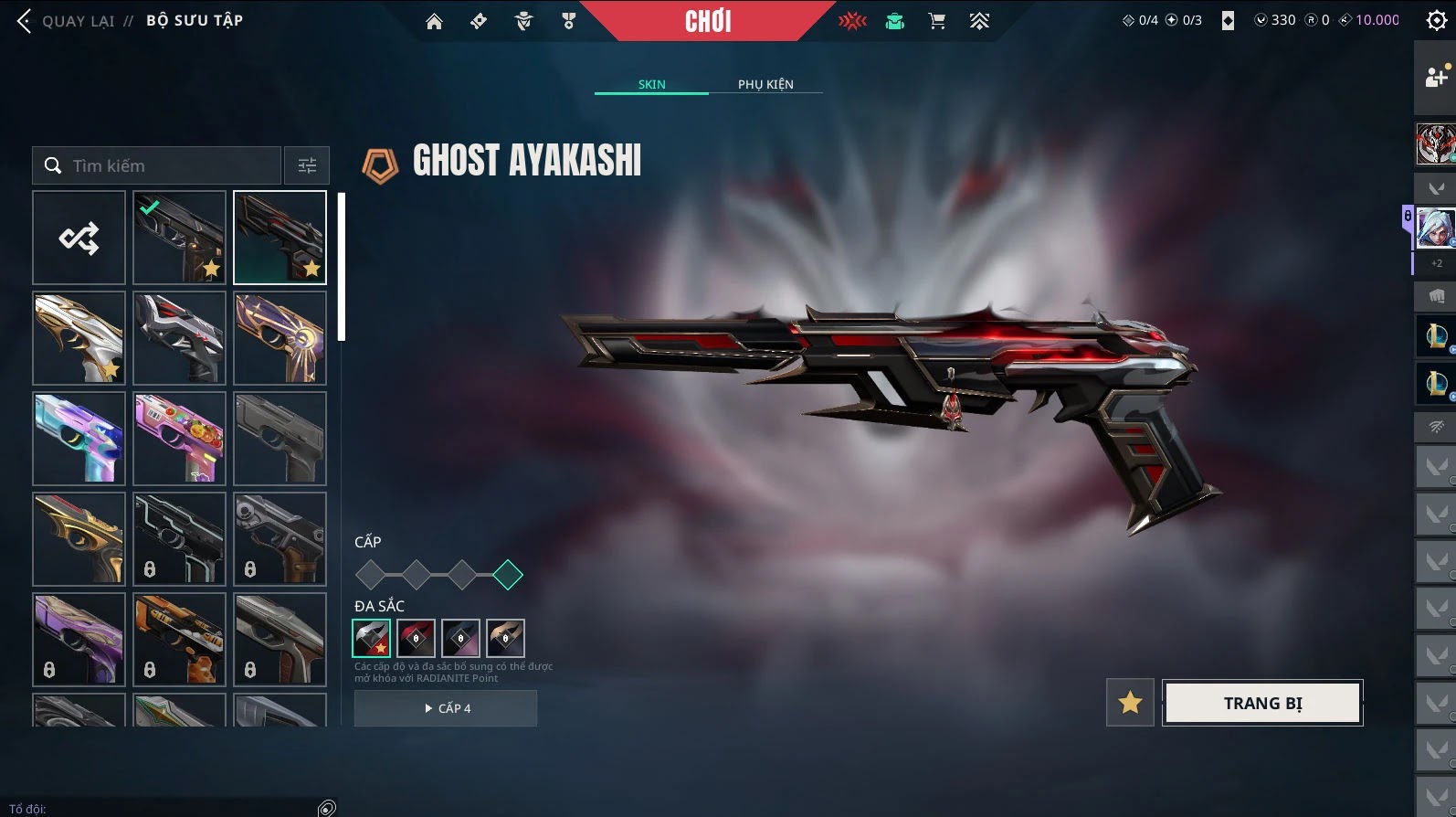The height and width of the screenshot is (817, 1456).
Task: Choose the locked red chroma variant
Action: tap(416, 638)
